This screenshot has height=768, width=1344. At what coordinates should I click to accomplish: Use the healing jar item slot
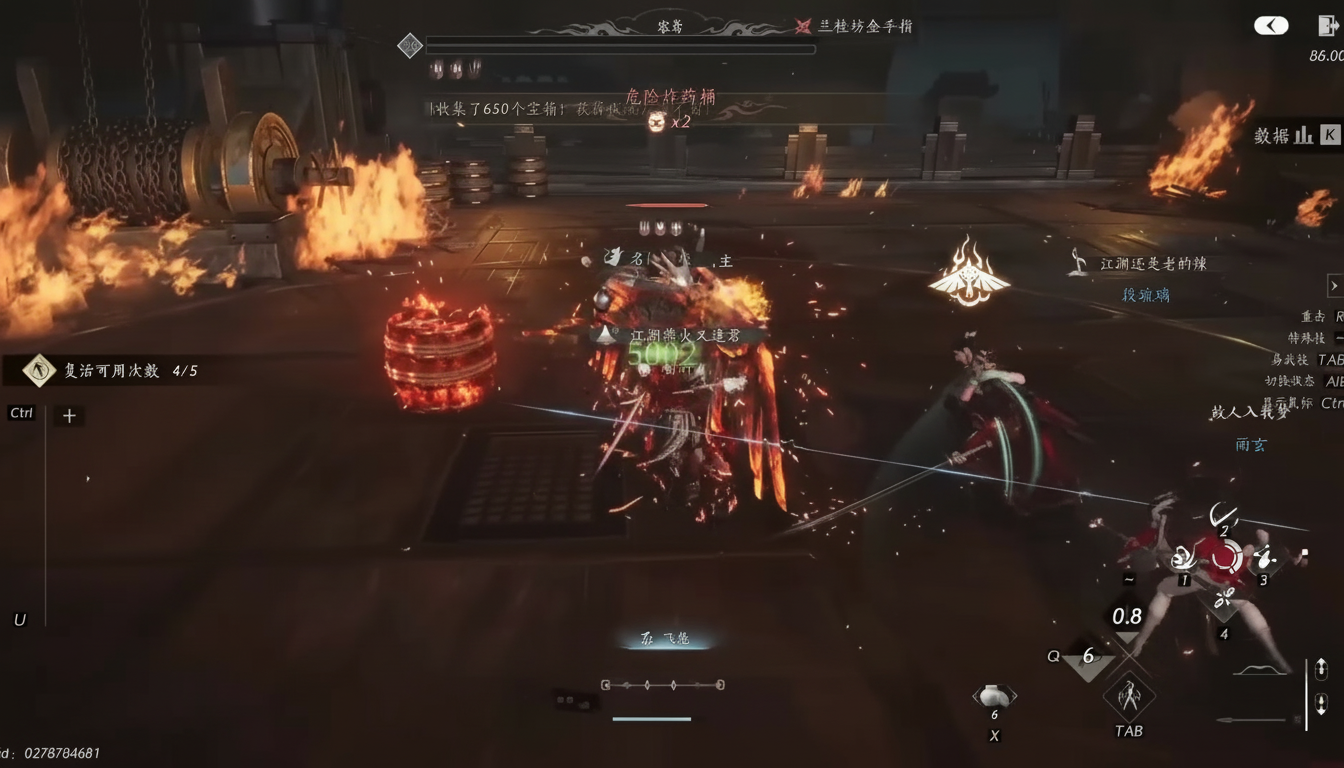pyautogui.click(x=994, y=695)
